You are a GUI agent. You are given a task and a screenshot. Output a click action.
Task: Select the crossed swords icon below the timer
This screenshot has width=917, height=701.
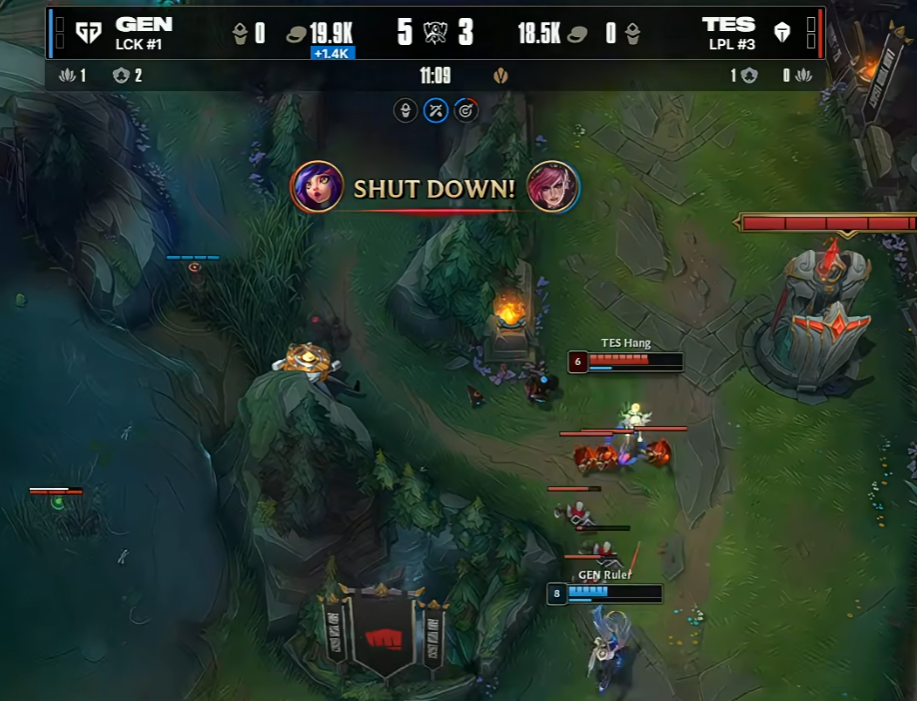tap(435, 110)
